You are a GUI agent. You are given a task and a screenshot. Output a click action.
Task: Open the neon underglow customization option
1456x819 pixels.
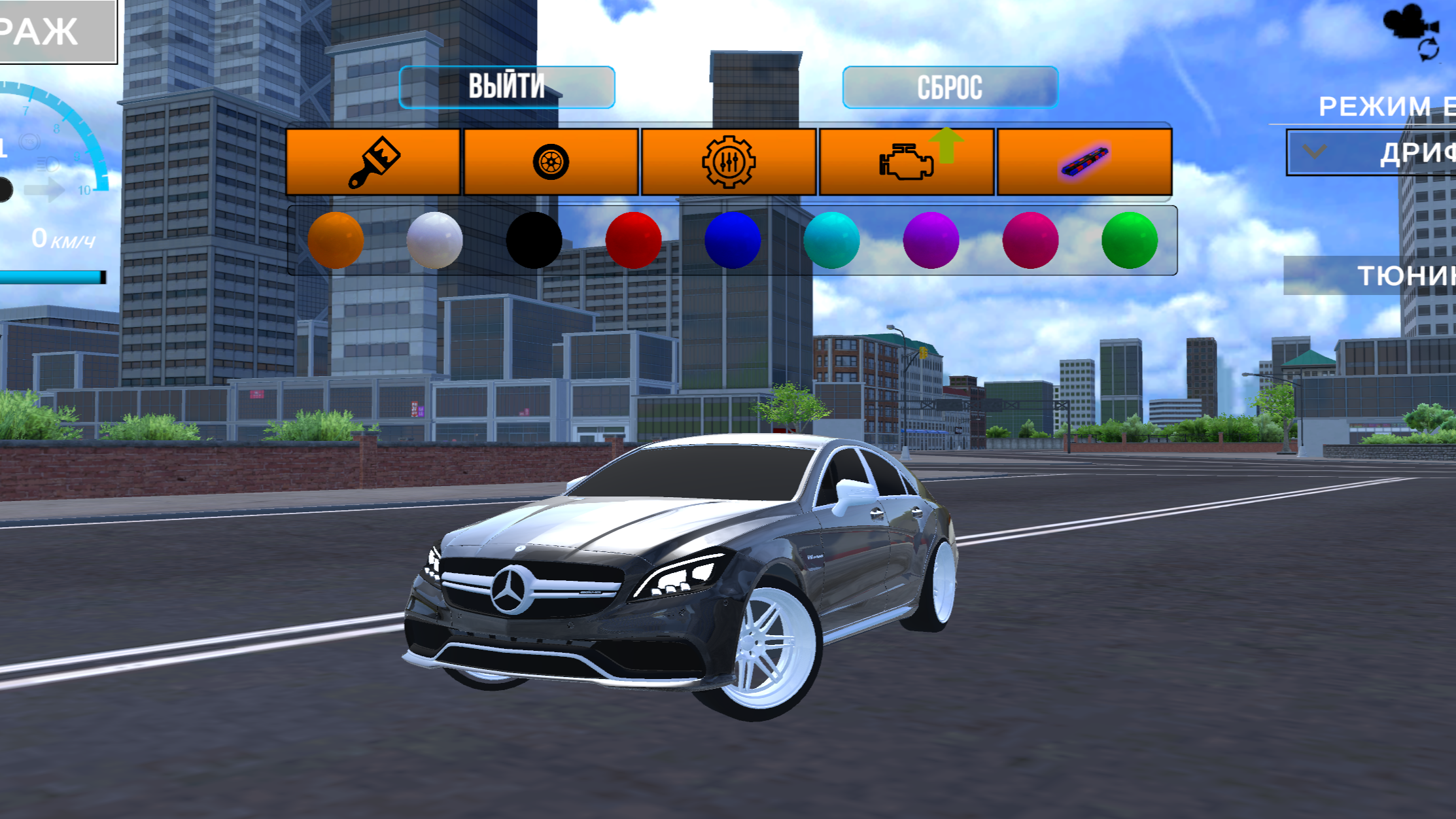(x=1084, y=162)
